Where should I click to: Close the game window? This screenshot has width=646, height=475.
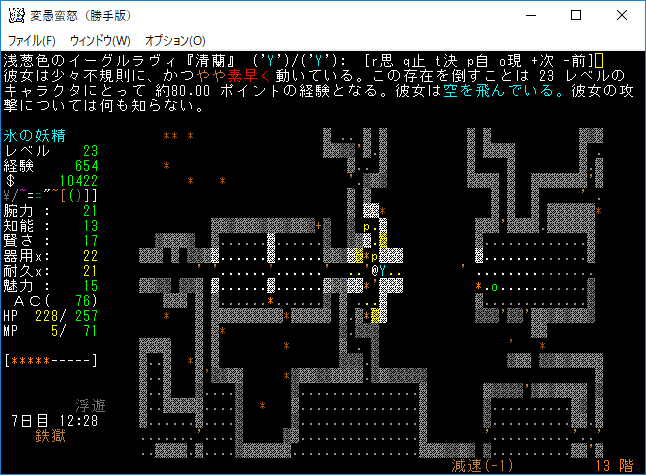coord(621,15)
